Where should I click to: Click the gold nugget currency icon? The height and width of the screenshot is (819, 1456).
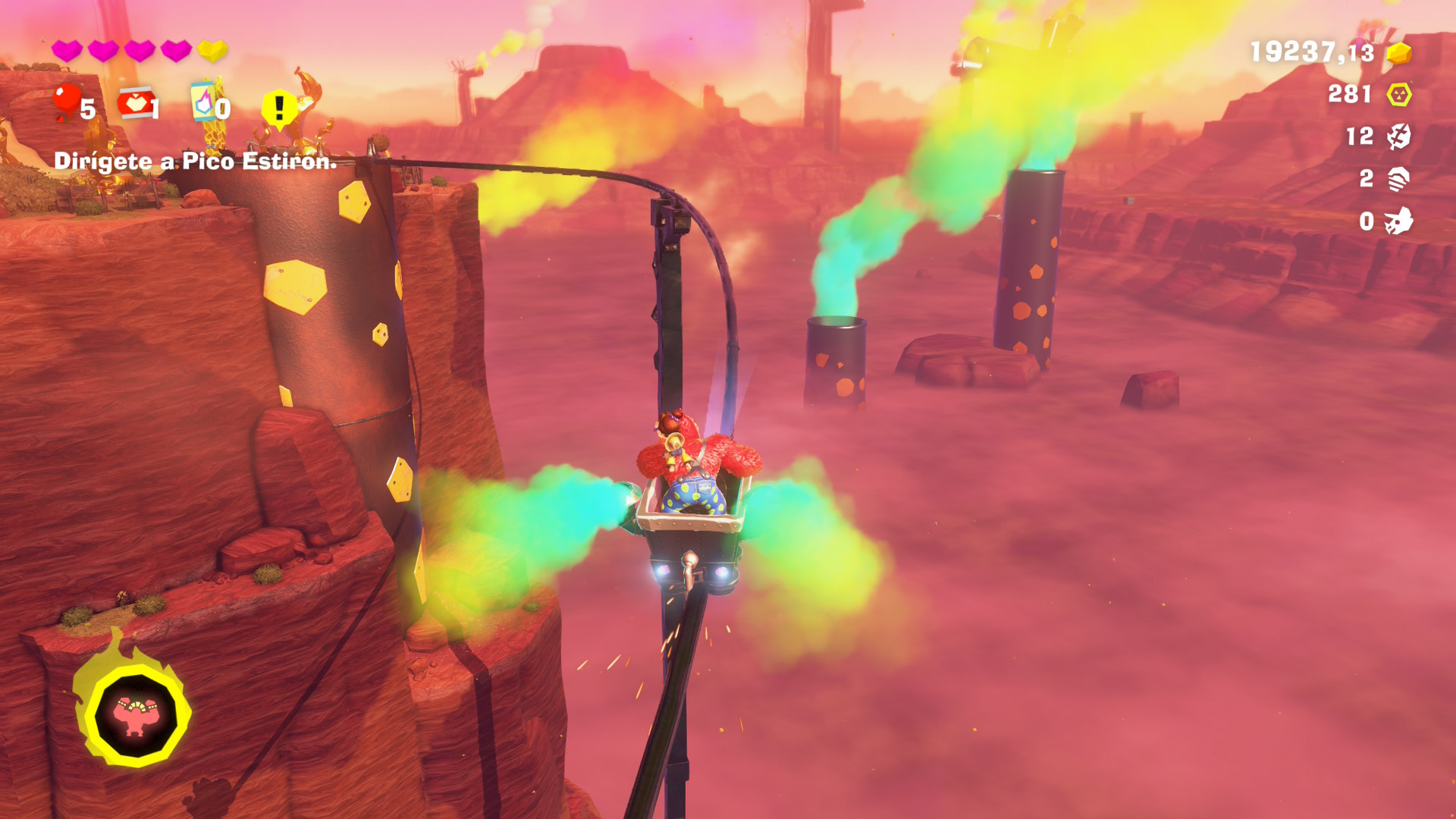tap(1398, 53)
